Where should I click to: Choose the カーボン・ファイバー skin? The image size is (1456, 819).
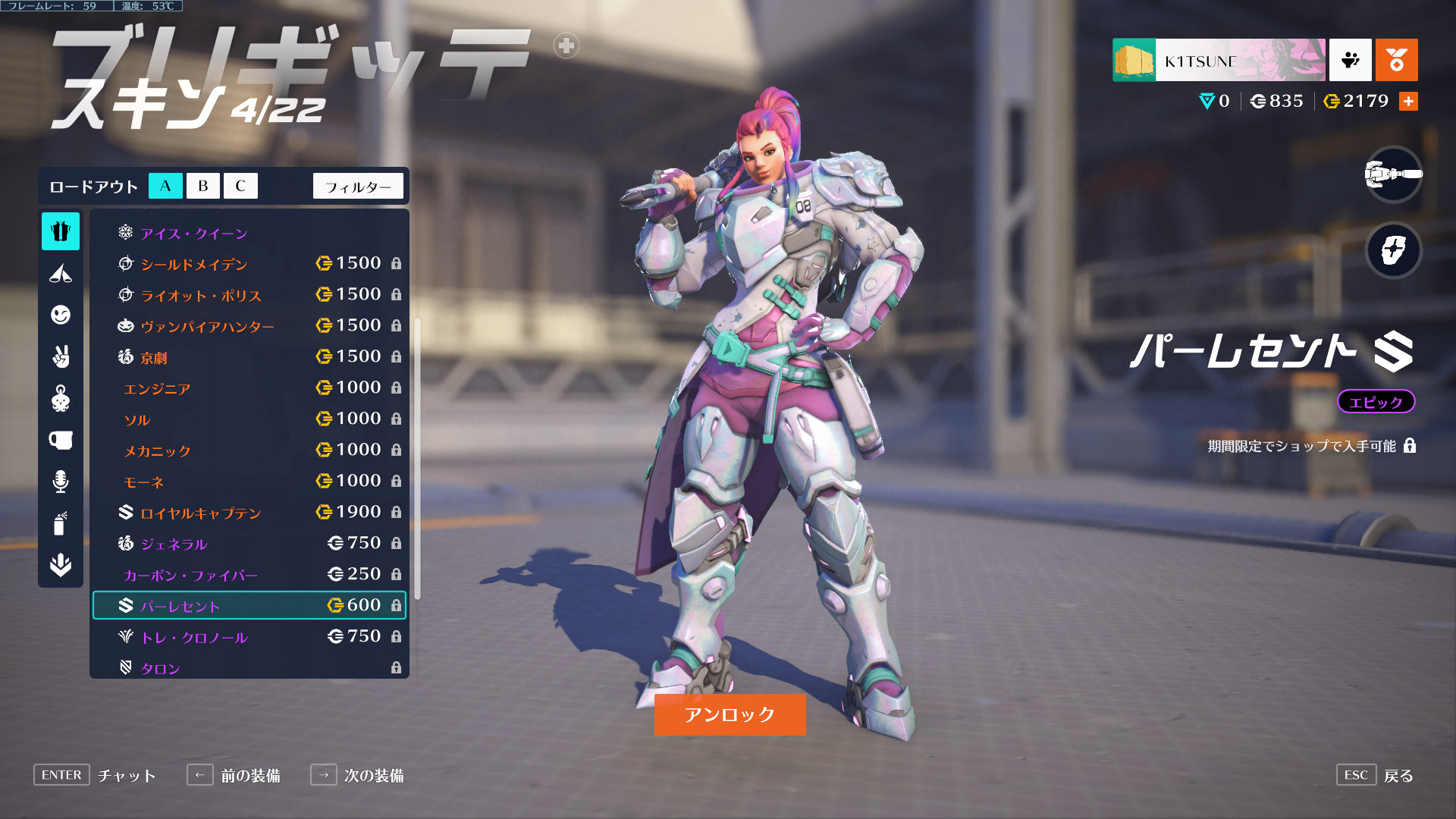tap(249, 575)
